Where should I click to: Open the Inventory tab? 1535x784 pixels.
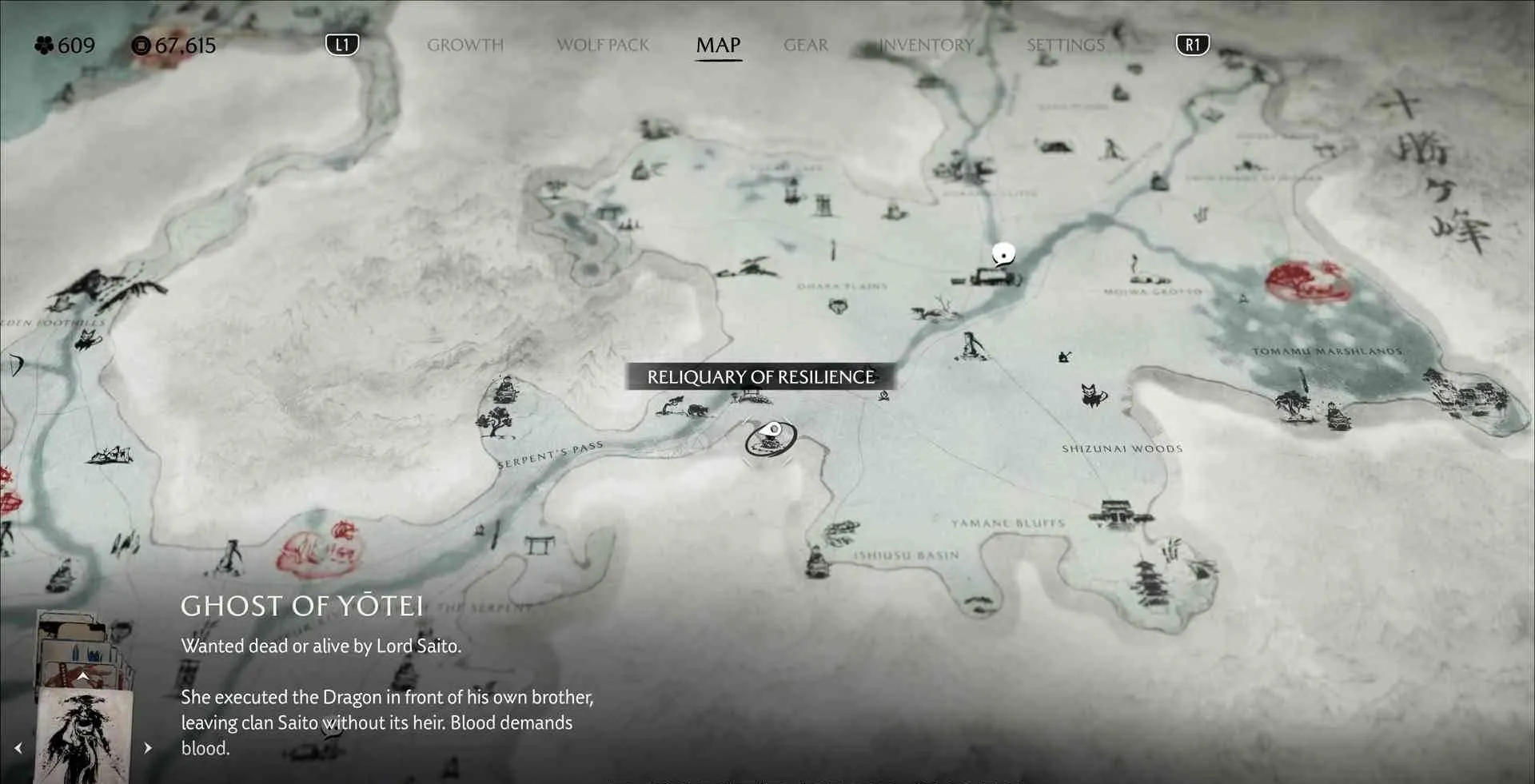[x=926, y=46]
